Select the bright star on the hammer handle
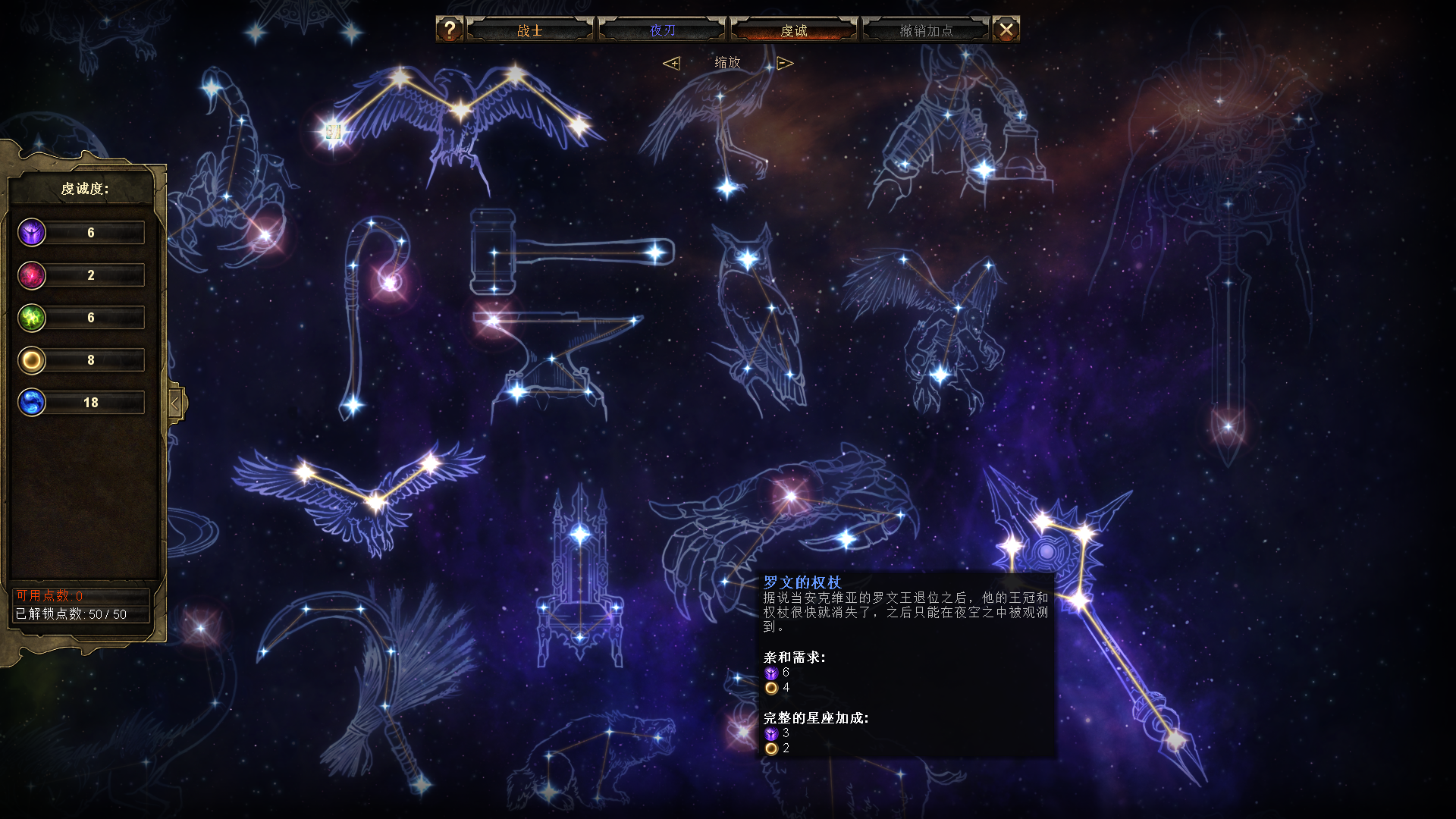Screen dimensions: 1456x819 click(655, 253)
